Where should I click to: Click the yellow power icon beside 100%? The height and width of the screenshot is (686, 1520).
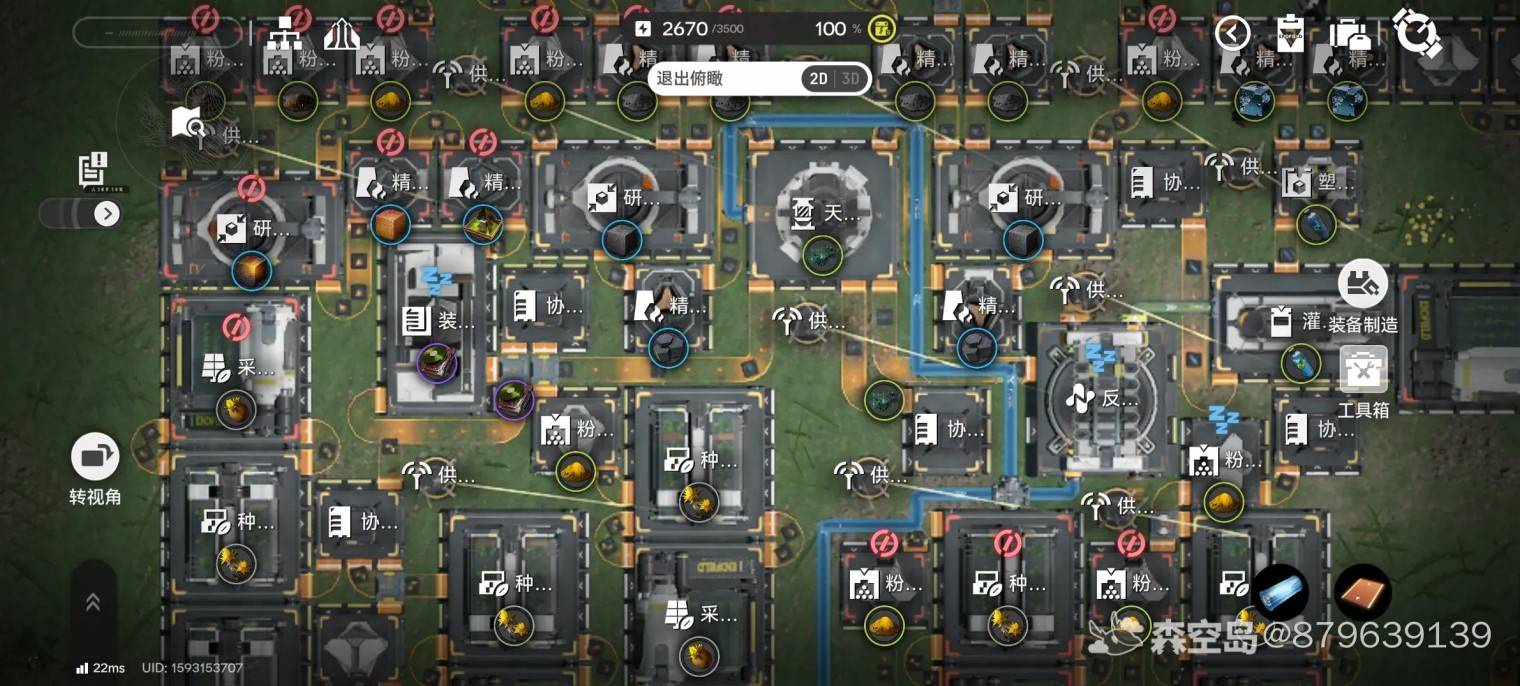(x=881, y=28)
